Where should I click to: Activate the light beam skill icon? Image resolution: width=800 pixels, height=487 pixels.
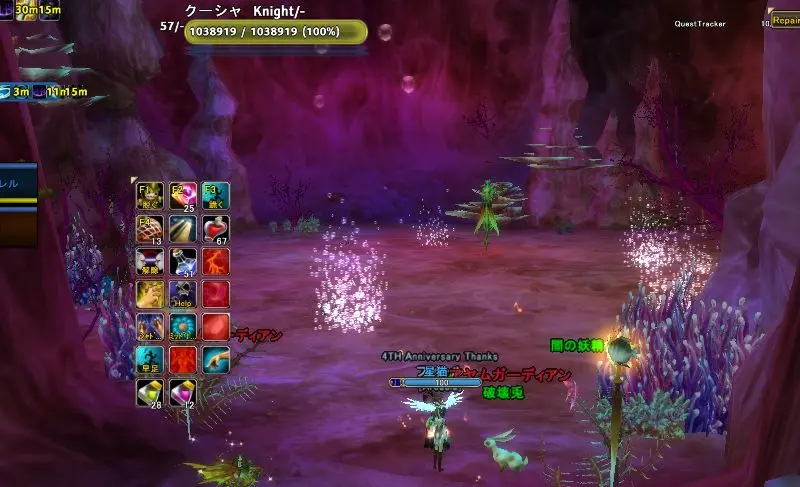click(x=183, y=229)
